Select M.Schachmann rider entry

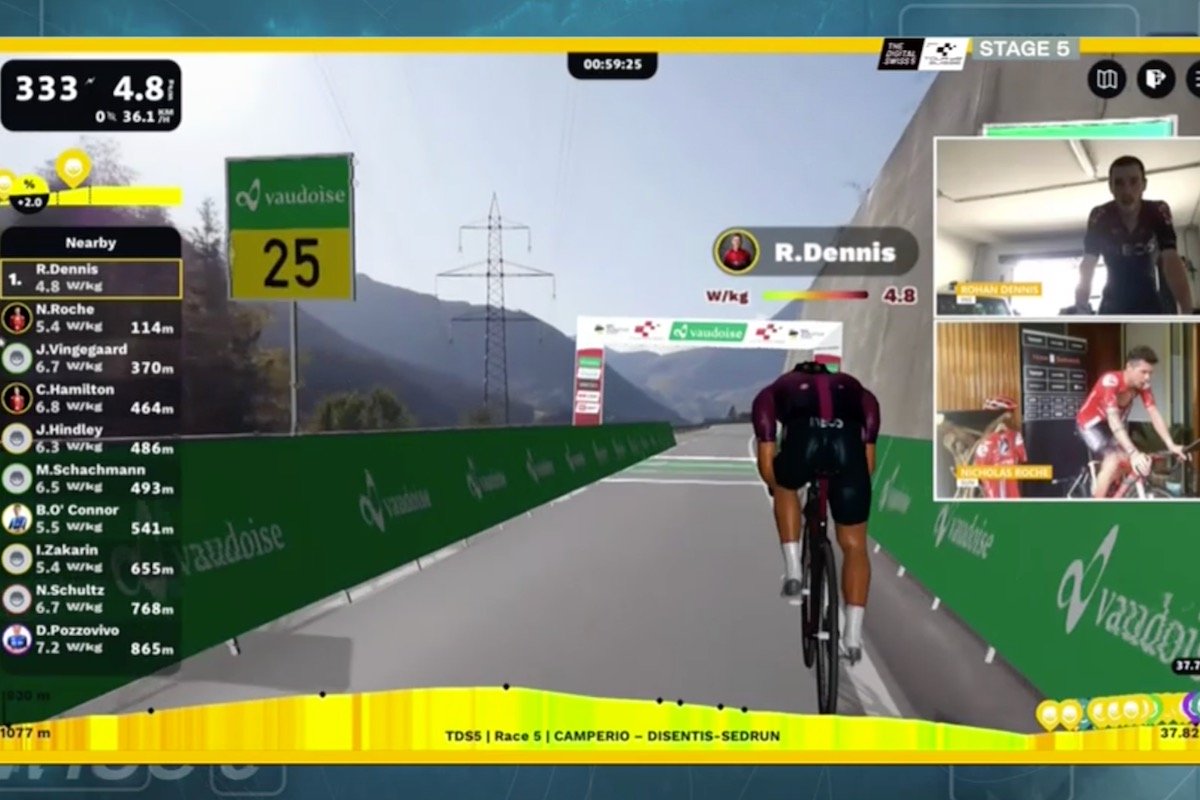click(91, 478)
